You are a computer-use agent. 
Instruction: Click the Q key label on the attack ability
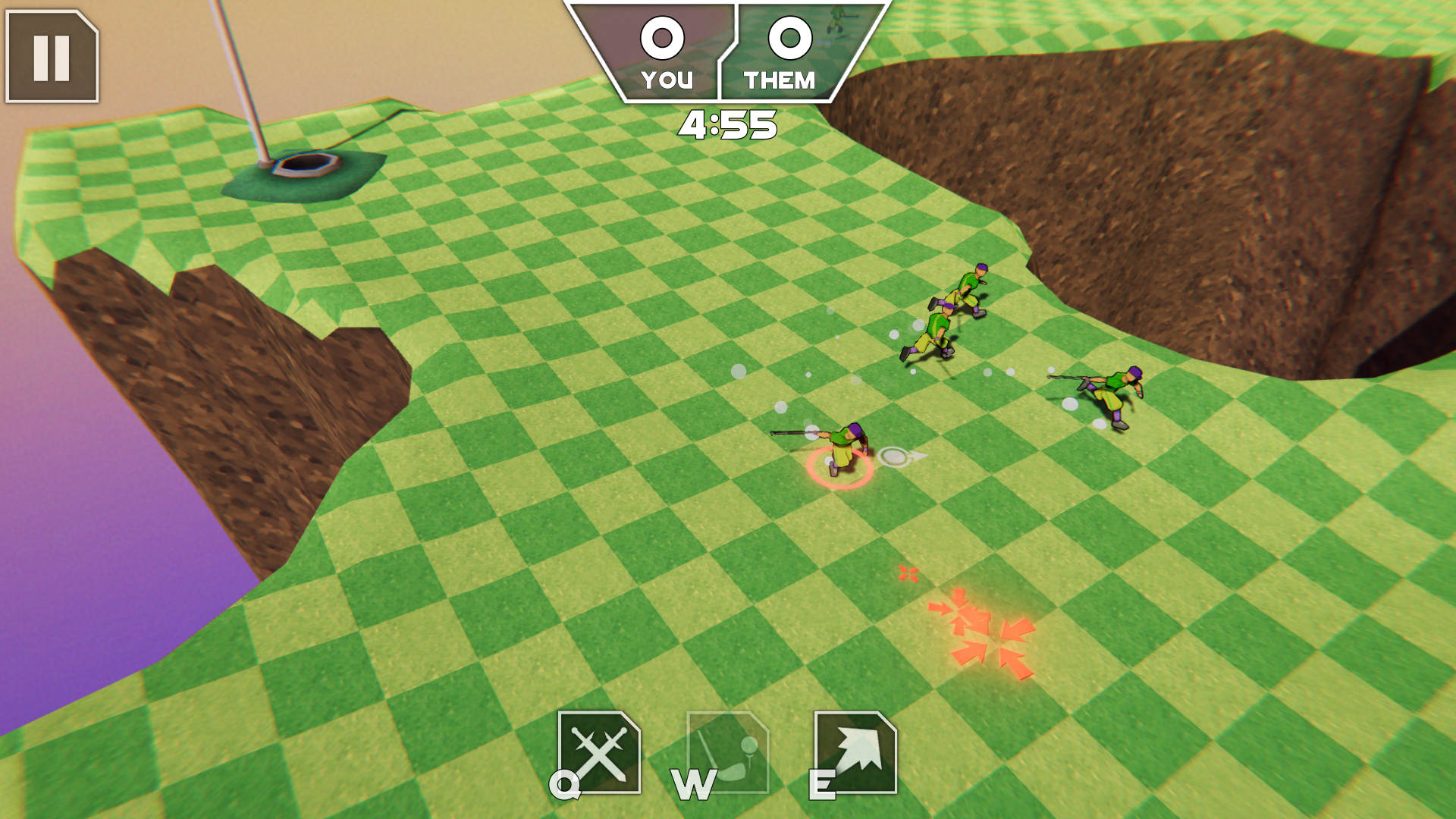tap(564, 786)
